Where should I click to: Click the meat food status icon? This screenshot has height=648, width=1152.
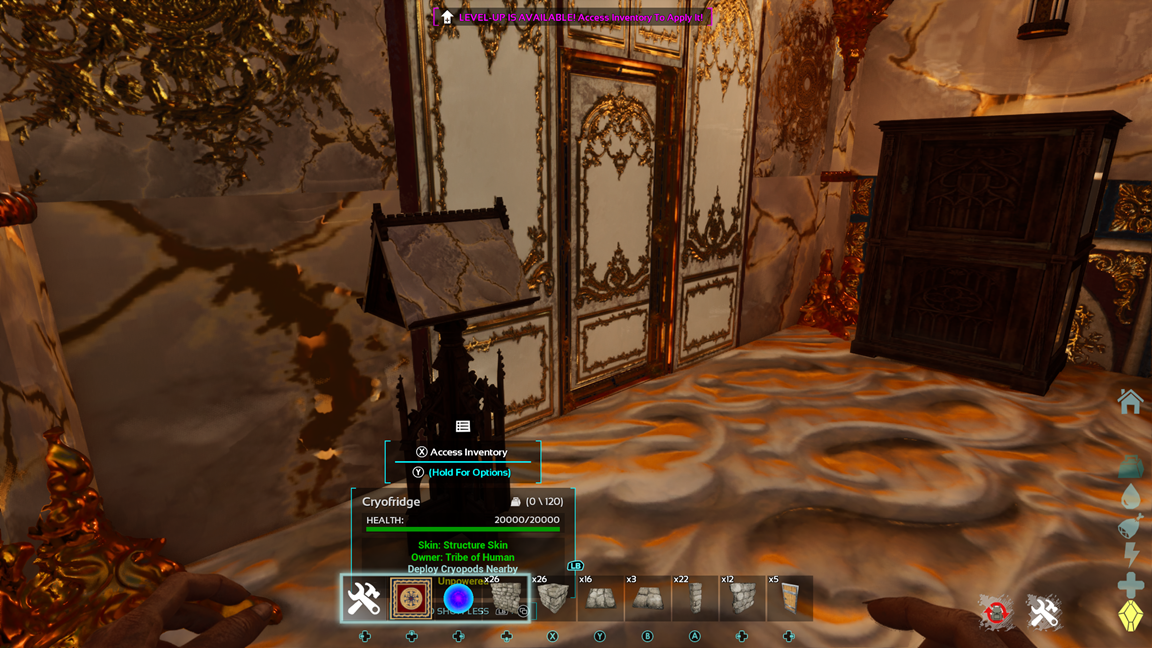1130,526
